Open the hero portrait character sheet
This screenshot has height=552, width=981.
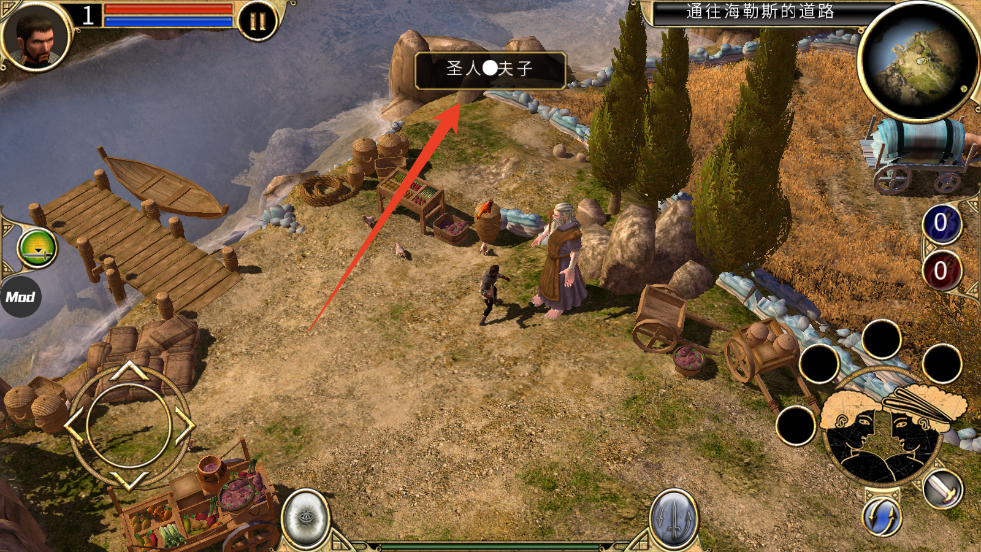click(x=37, y=35)
